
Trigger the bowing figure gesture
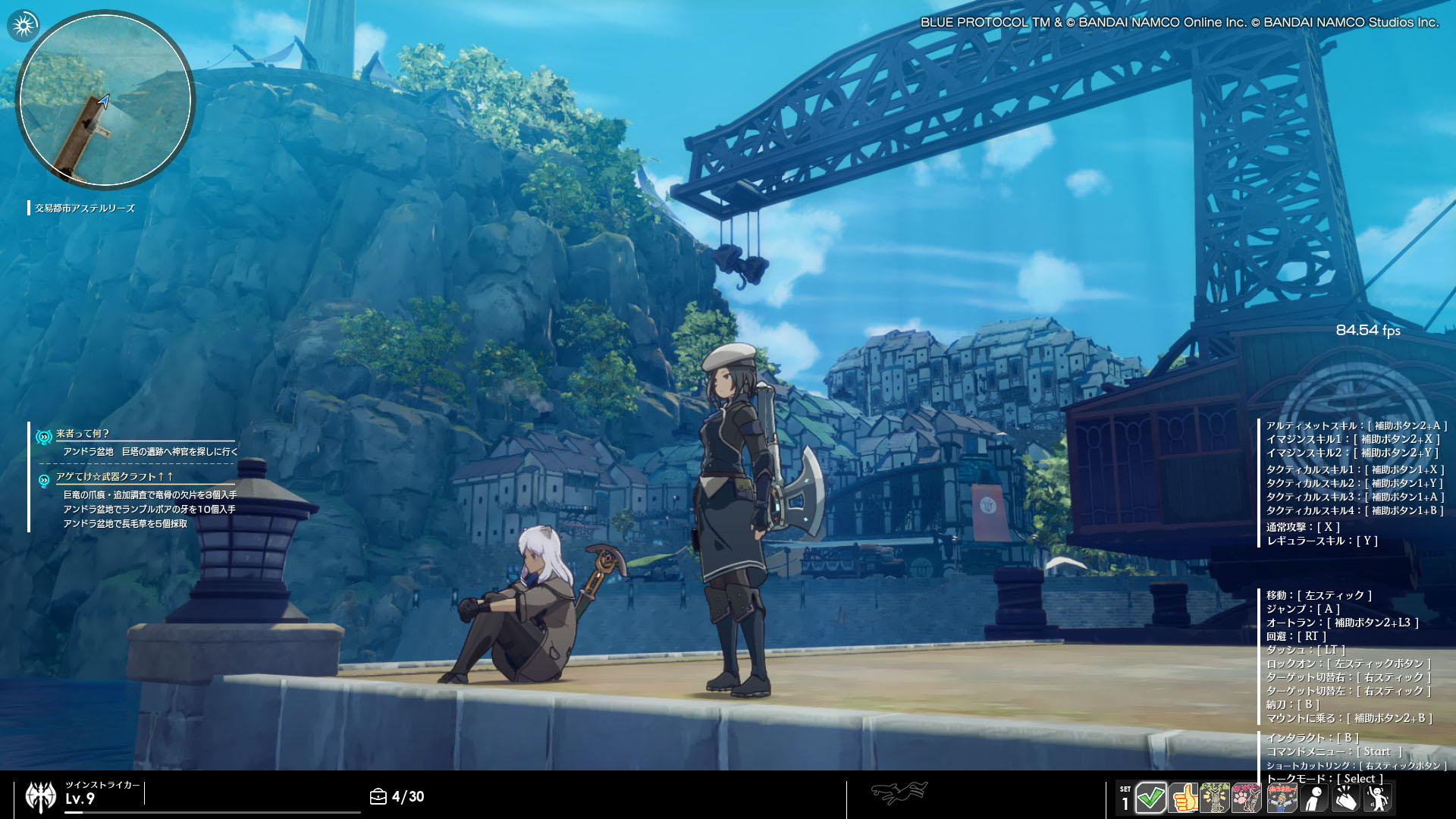point(1313,798)
